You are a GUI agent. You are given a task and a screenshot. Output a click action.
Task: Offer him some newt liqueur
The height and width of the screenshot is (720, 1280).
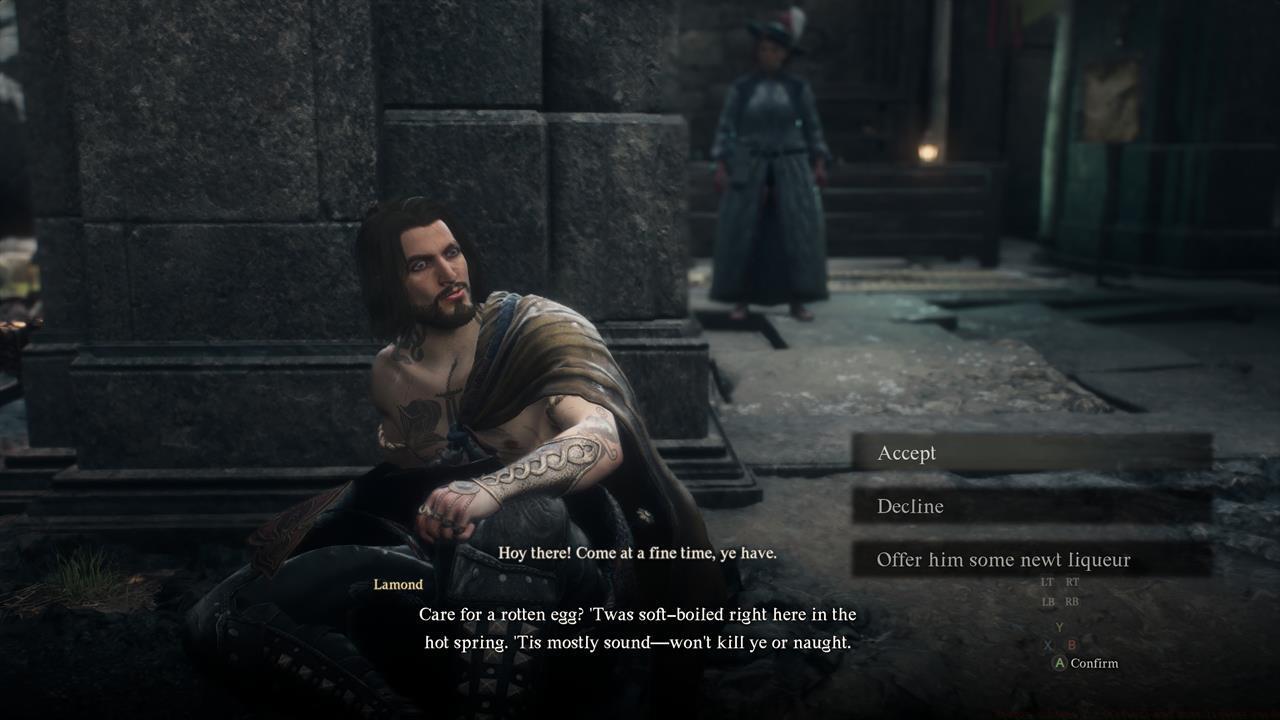coord(1030,560)
